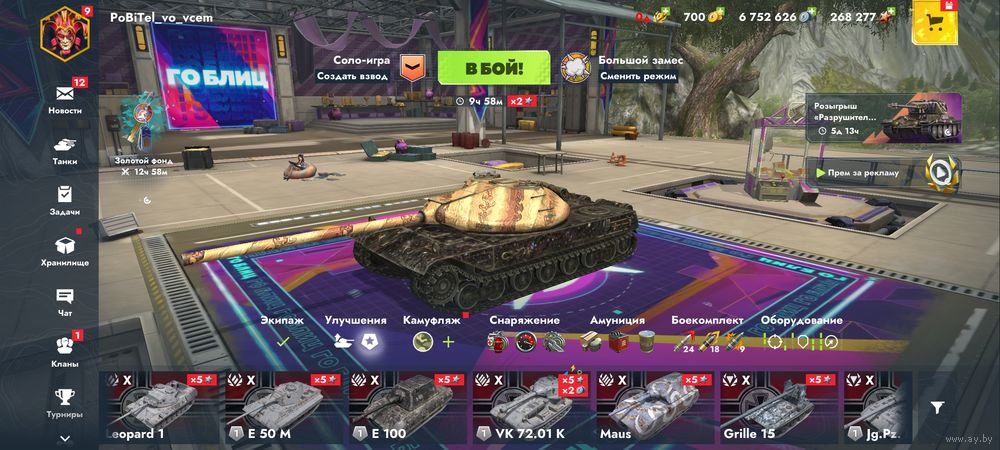1000x450 pixels.
Task: Change mode via Большой замес
Action: point(576,68)
